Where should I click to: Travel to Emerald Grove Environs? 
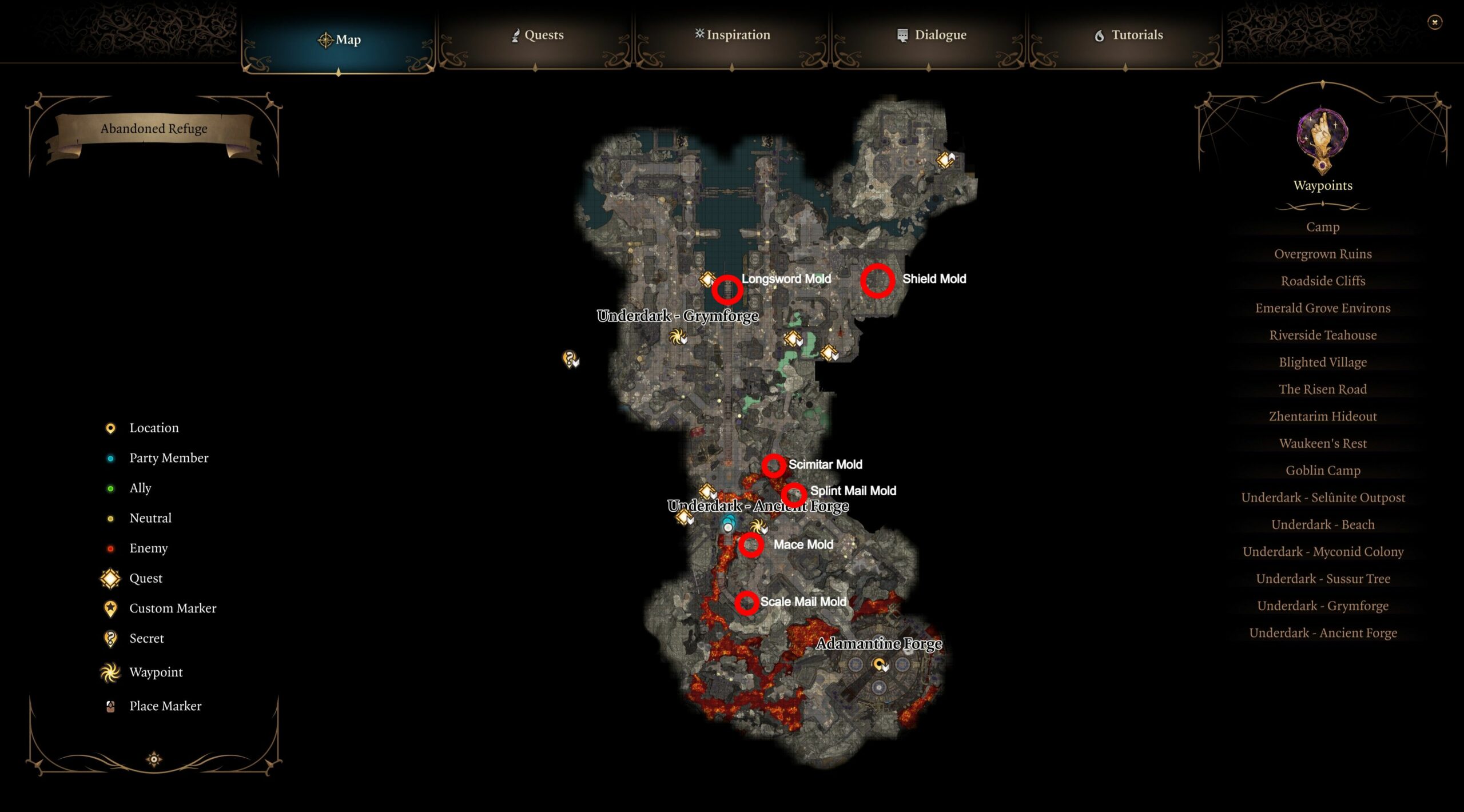point(1322,308)
